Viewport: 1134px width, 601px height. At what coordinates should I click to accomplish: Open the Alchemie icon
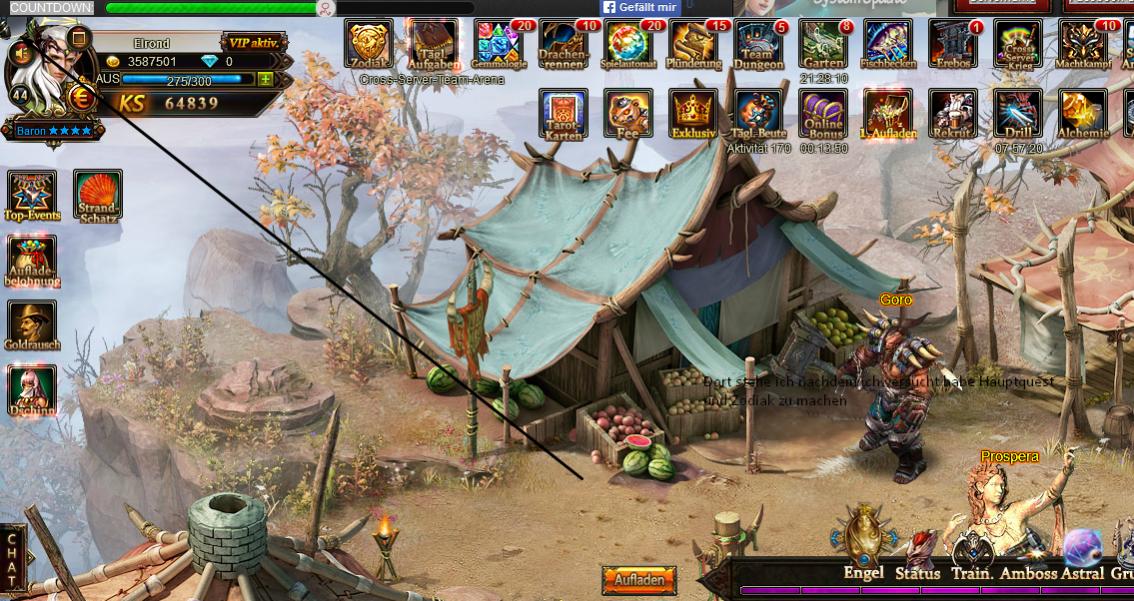click(x=1083, y=113)
